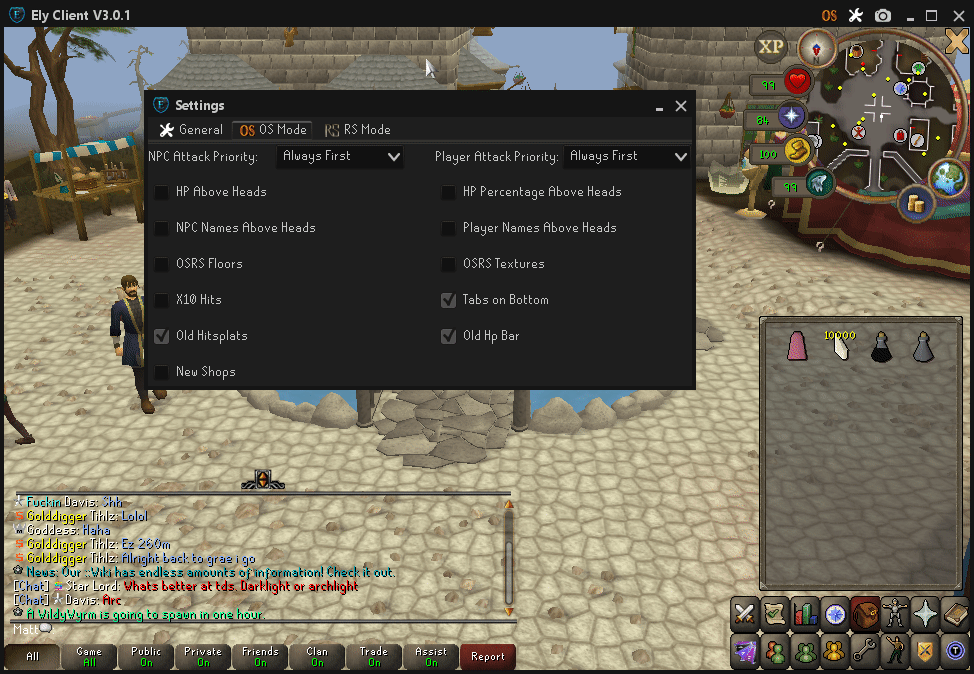Turn on the New Shops checkbox
Image resolution: width=974 pixels, height=674 pixels.
[162, 372]
